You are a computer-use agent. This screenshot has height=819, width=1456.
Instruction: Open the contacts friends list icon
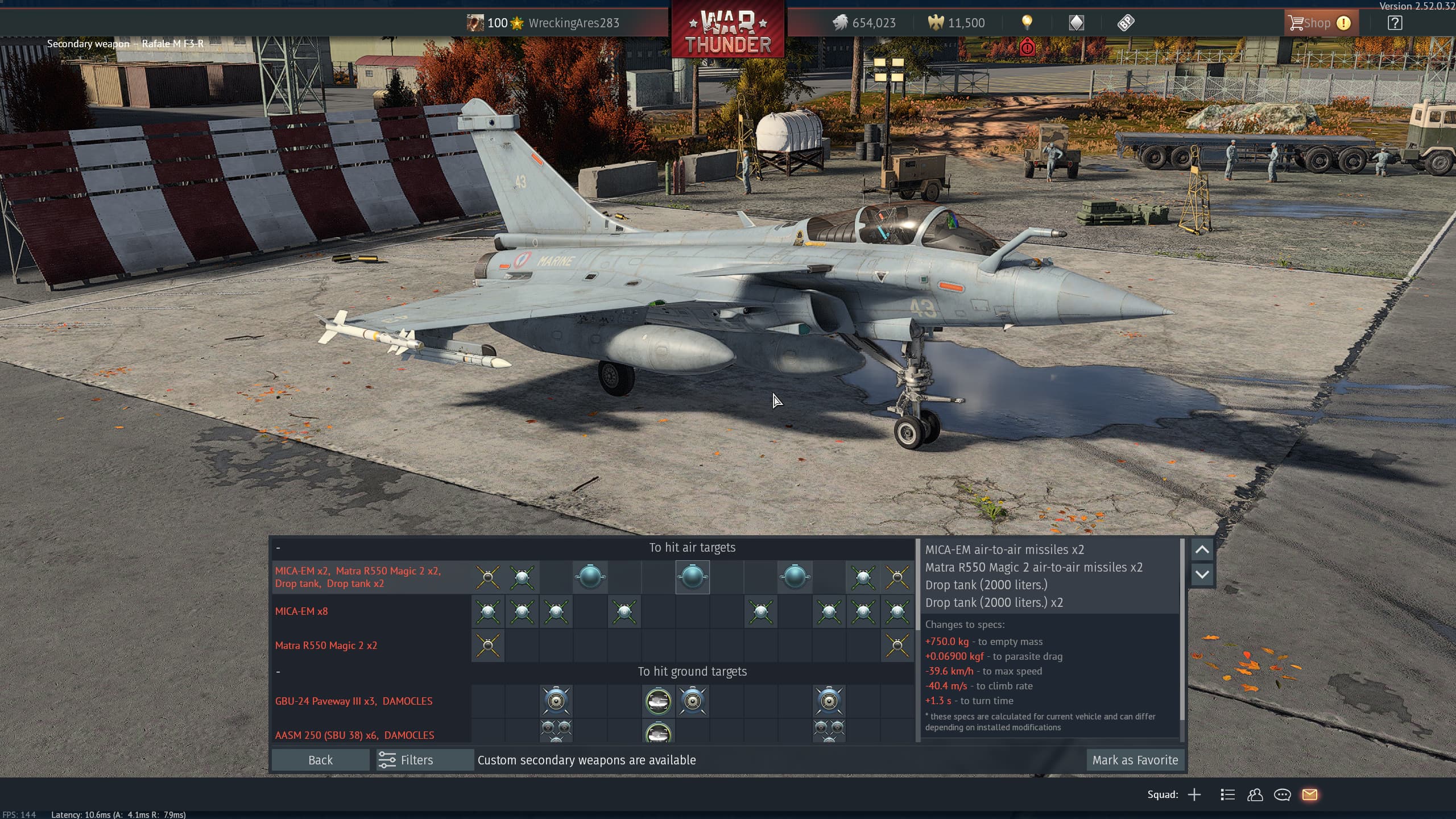click(x=1255, y=795)
